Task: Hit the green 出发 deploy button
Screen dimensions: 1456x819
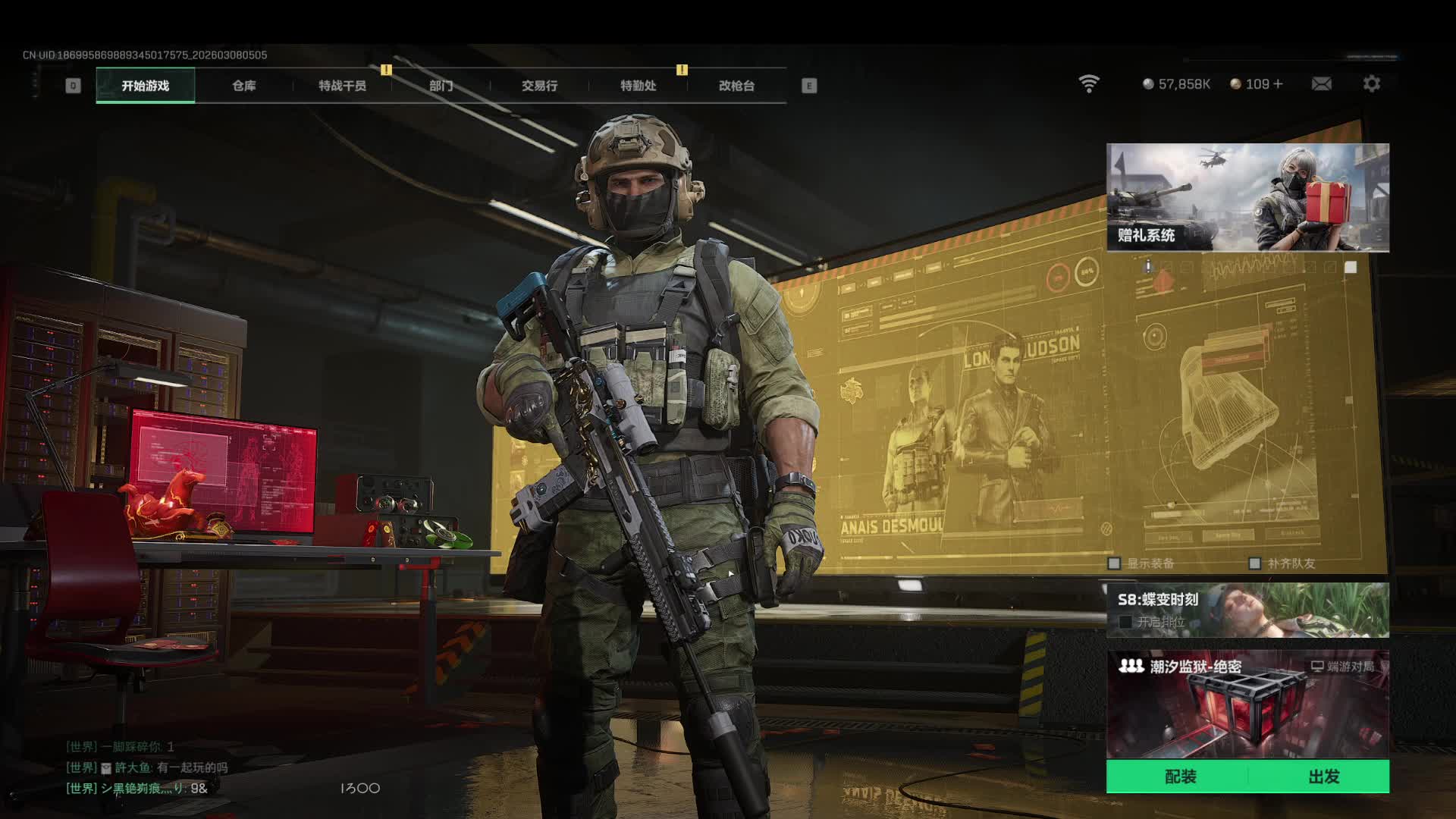Action: (x=1323, y=777)
